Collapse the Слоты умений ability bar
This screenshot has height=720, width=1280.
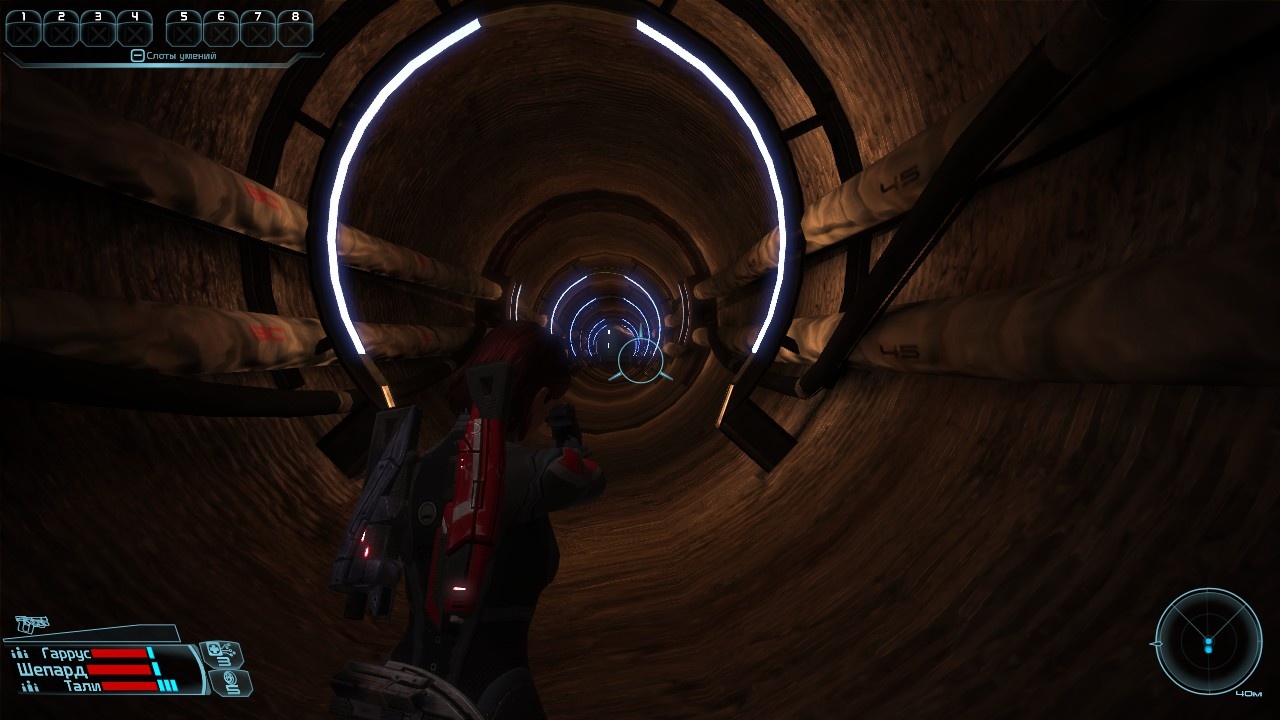tap(138, 56)
